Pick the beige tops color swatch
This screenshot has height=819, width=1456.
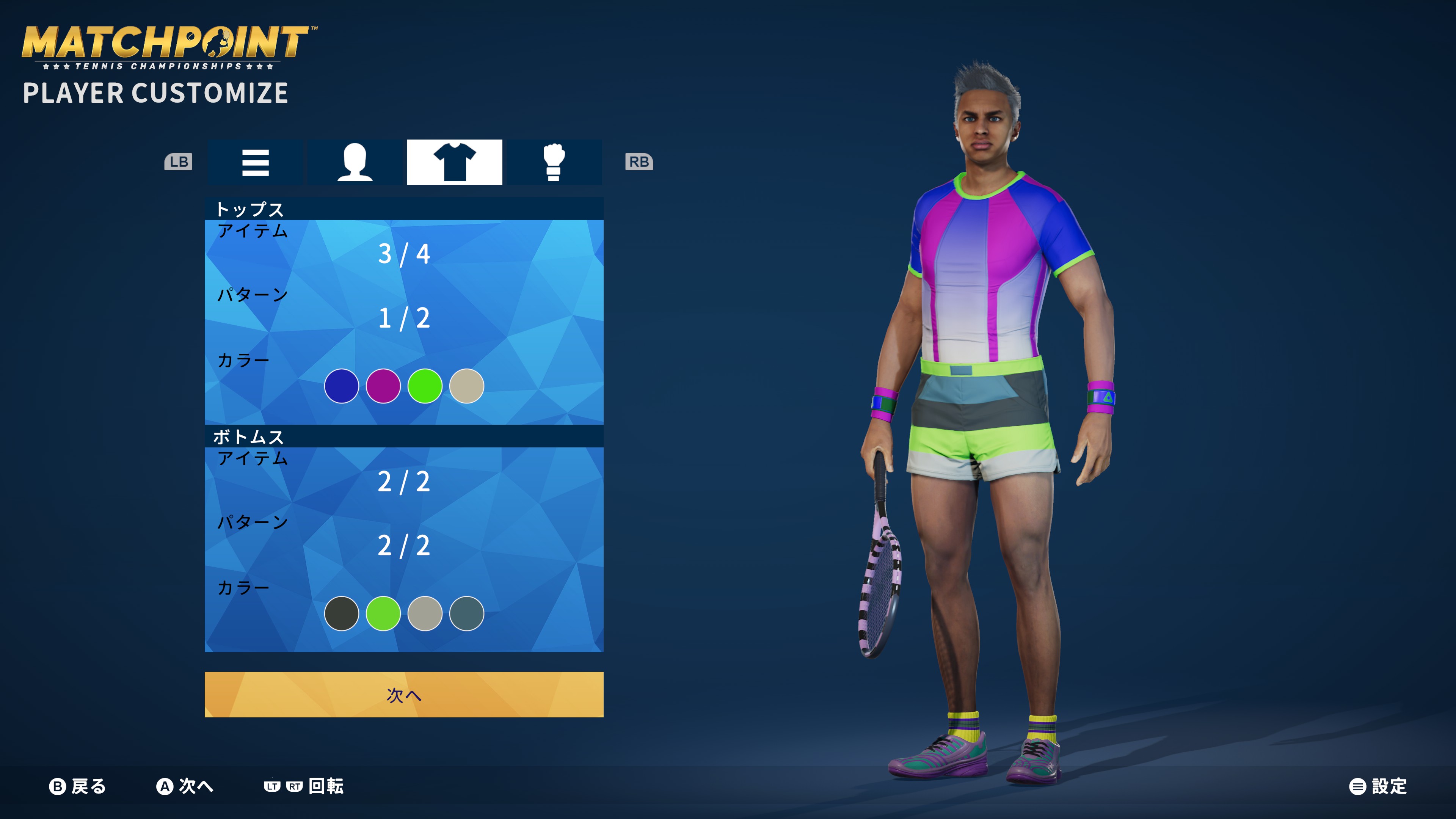pos(466,386)
